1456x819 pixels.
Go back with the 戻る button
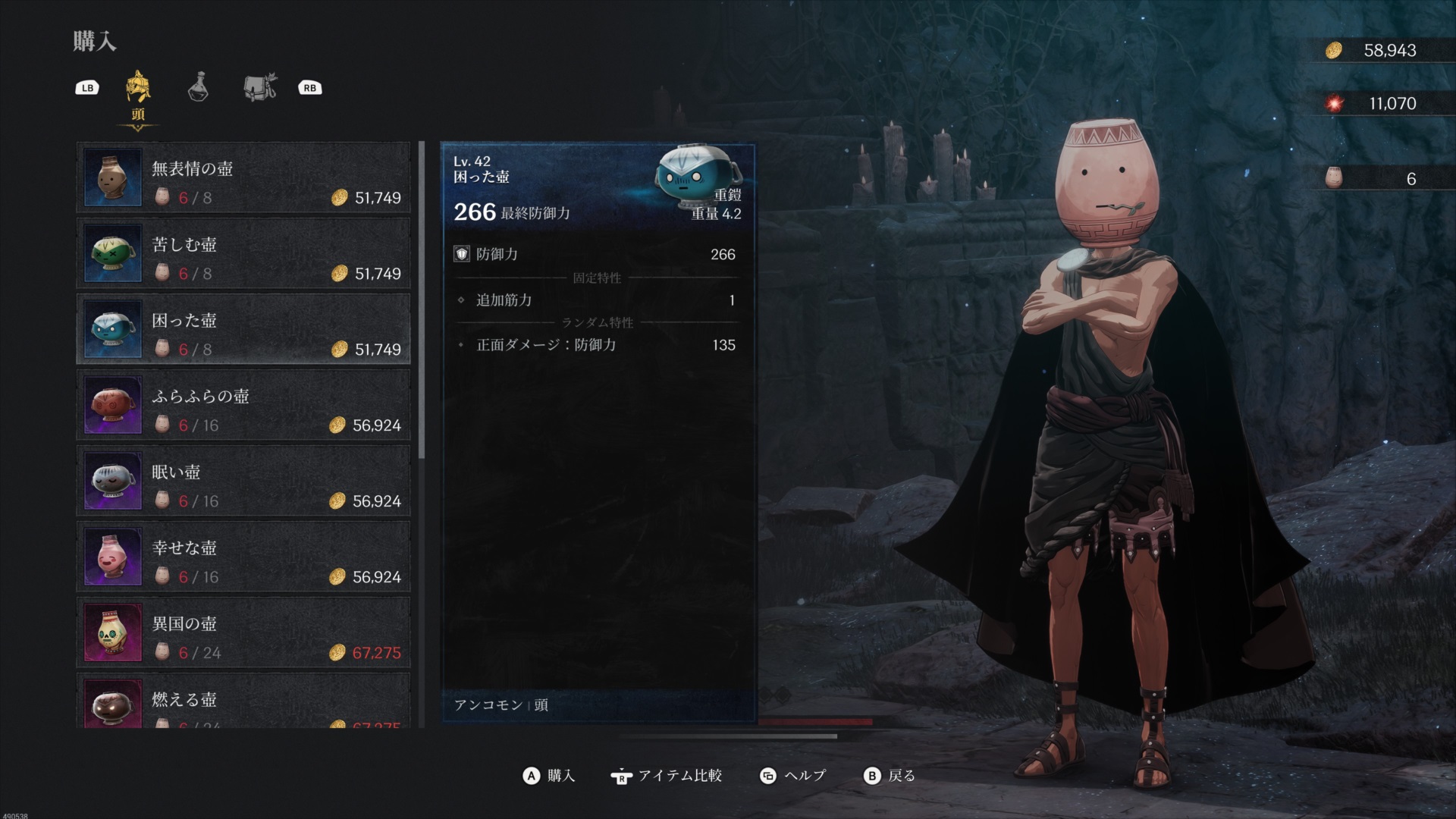[x=890, y=776]
